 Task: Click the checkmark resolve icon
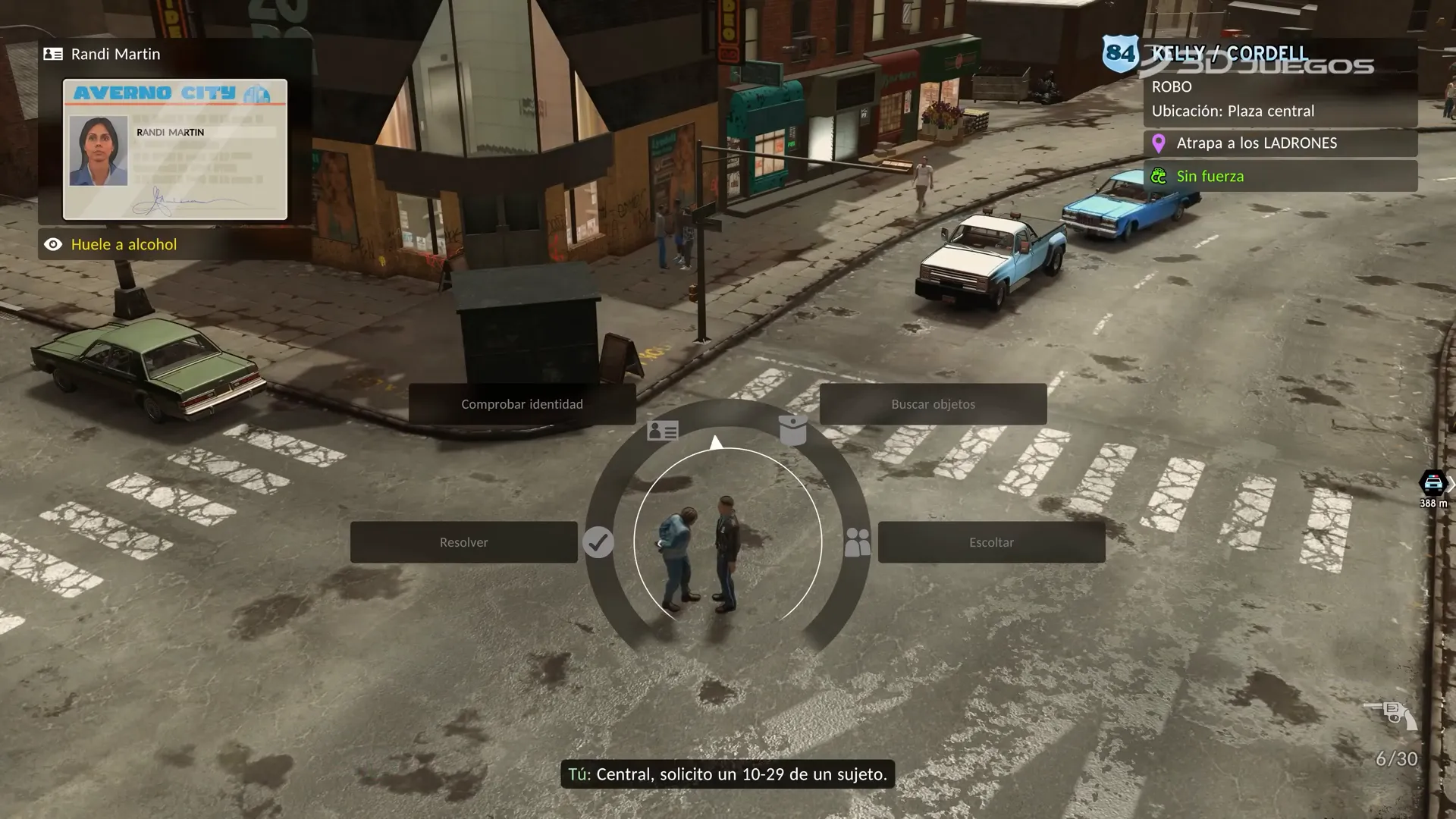[x=598, y=541]
